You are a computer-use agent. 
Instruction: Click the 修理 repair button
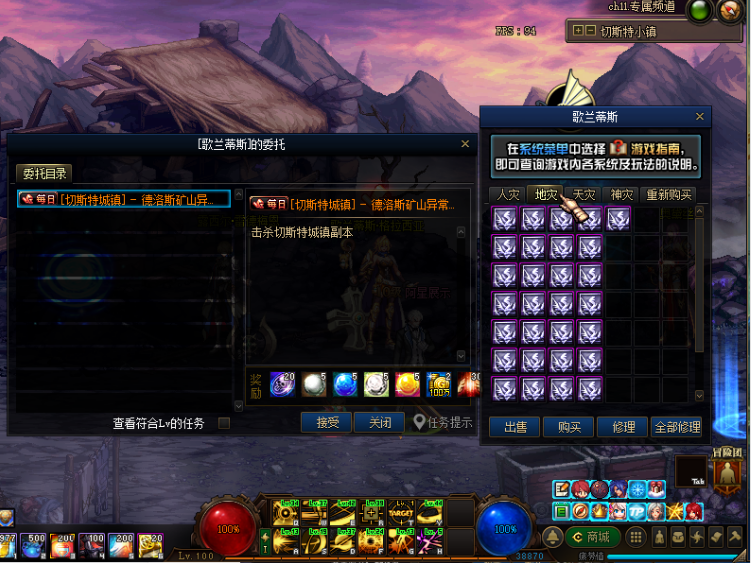[623, 427]
